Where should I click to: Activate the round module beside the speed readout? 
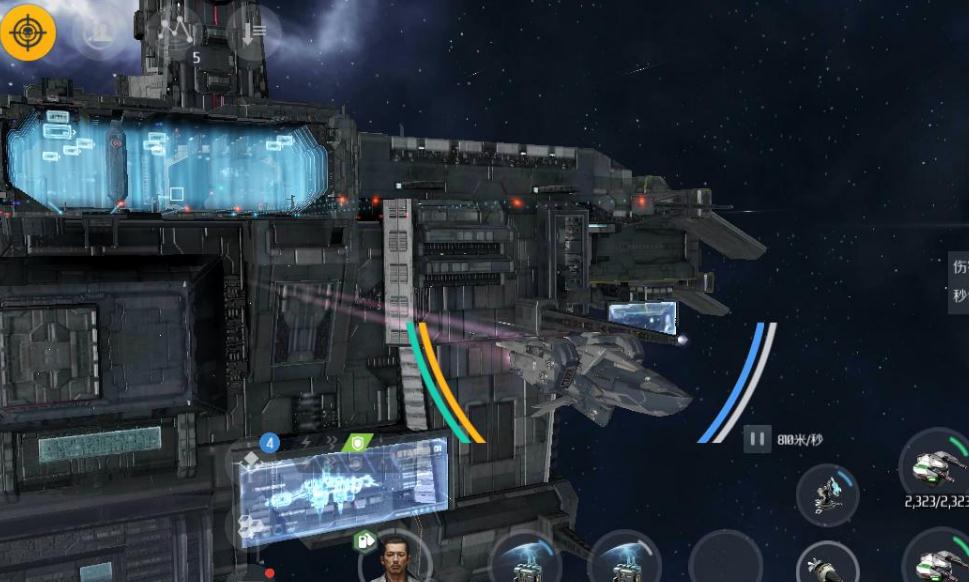828,494
